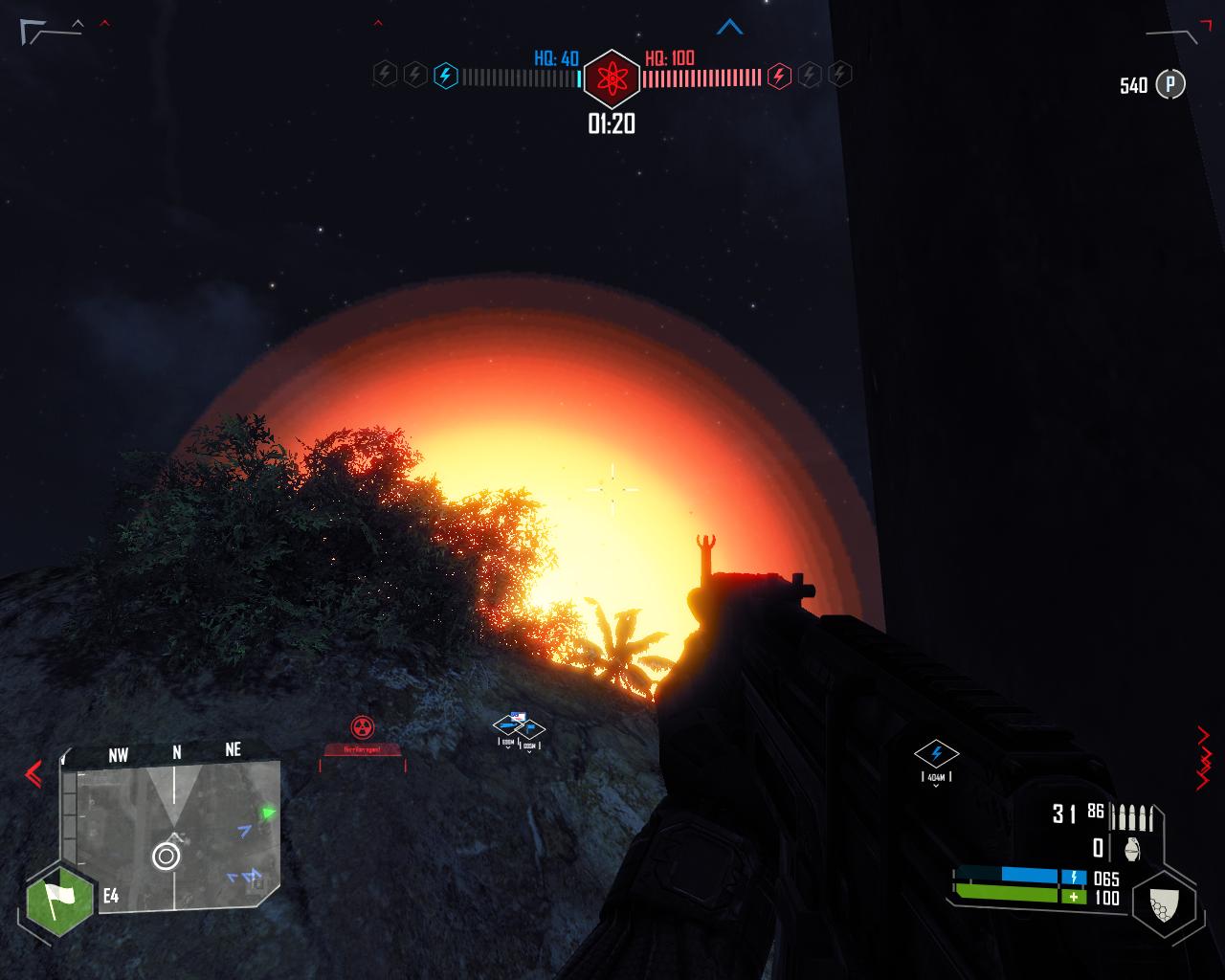The width and height of the screenshot is (1225, 980).
Task: Select the red lit energy site icon
Action: tap(779, 75)
